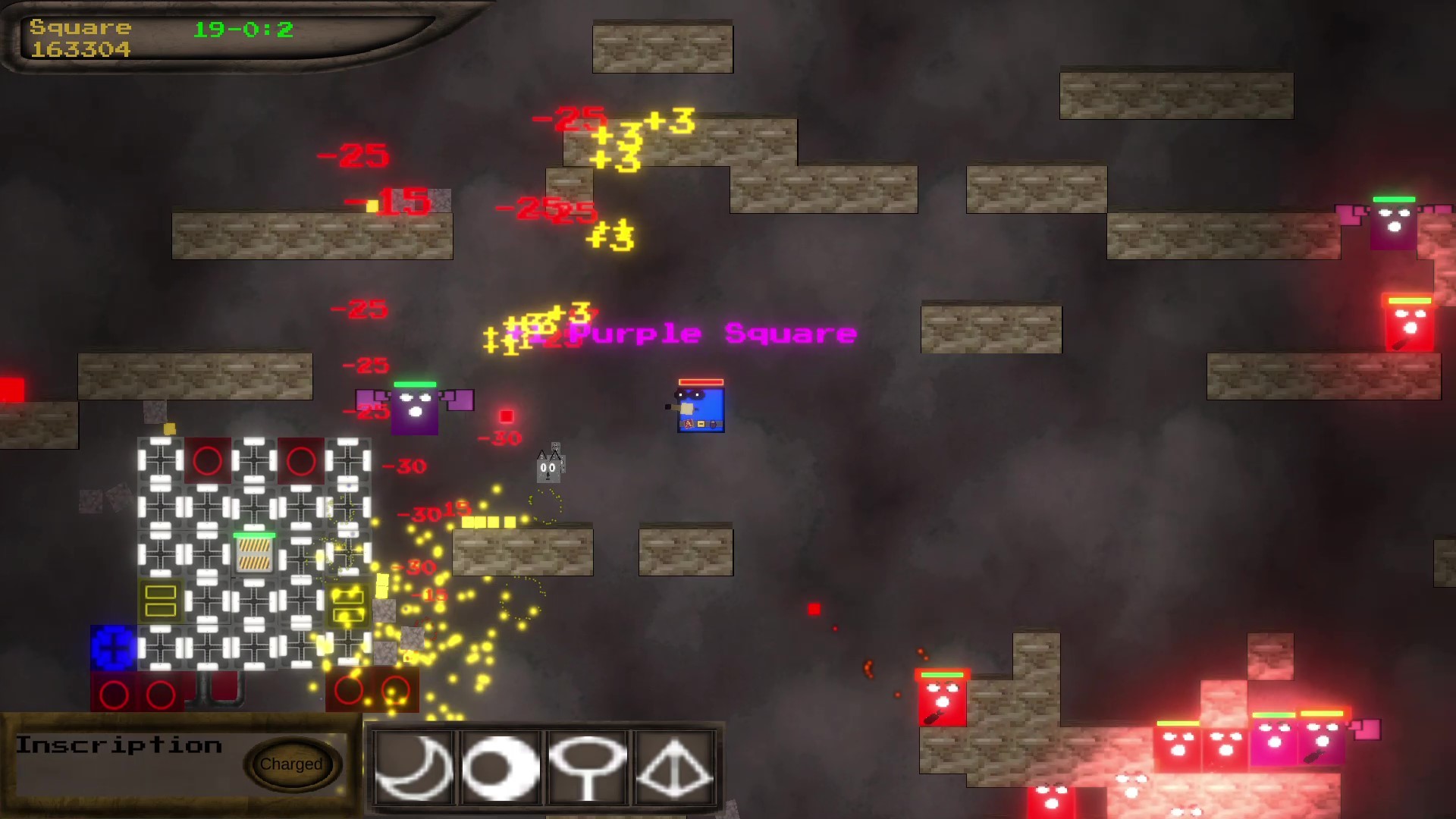Click the blue gear emblem on the contraption
Image resolution: width=1456 pixels, height=819 pixels.
pos(112,648)
